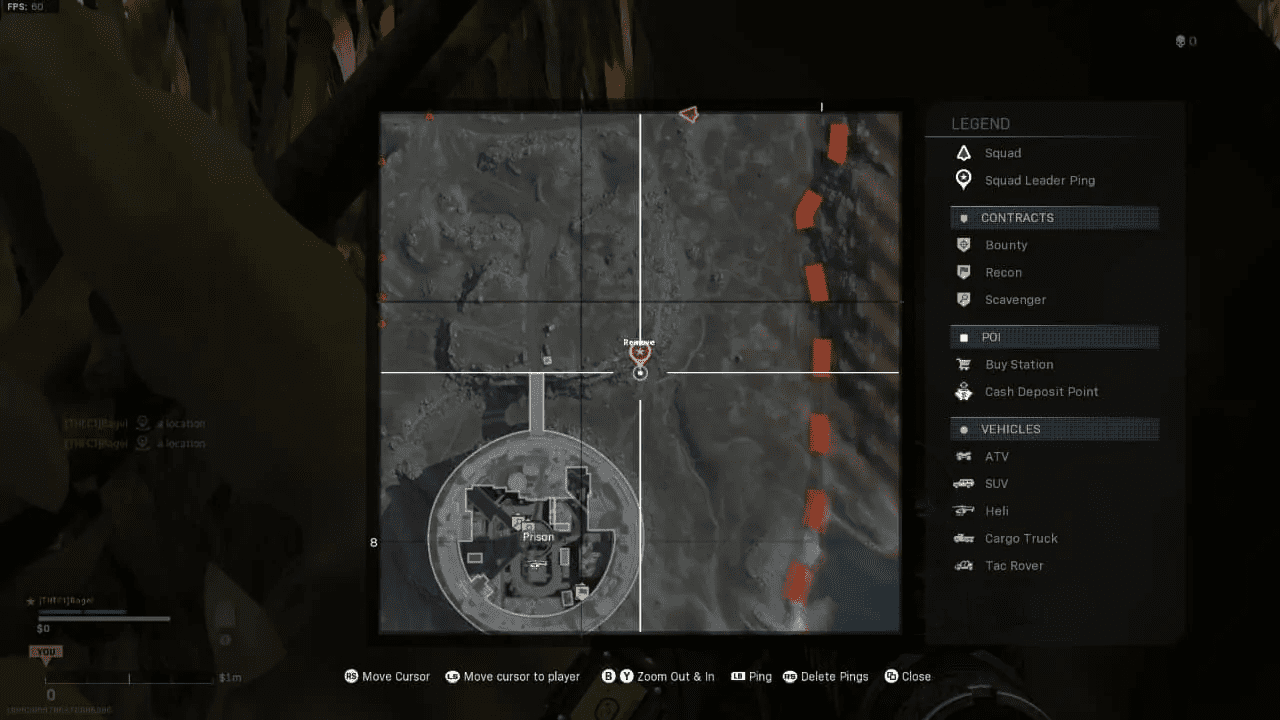The height and width of the screenshot is (720, 1280).
Task: Click the Prison location on the map
Action: 537,537
